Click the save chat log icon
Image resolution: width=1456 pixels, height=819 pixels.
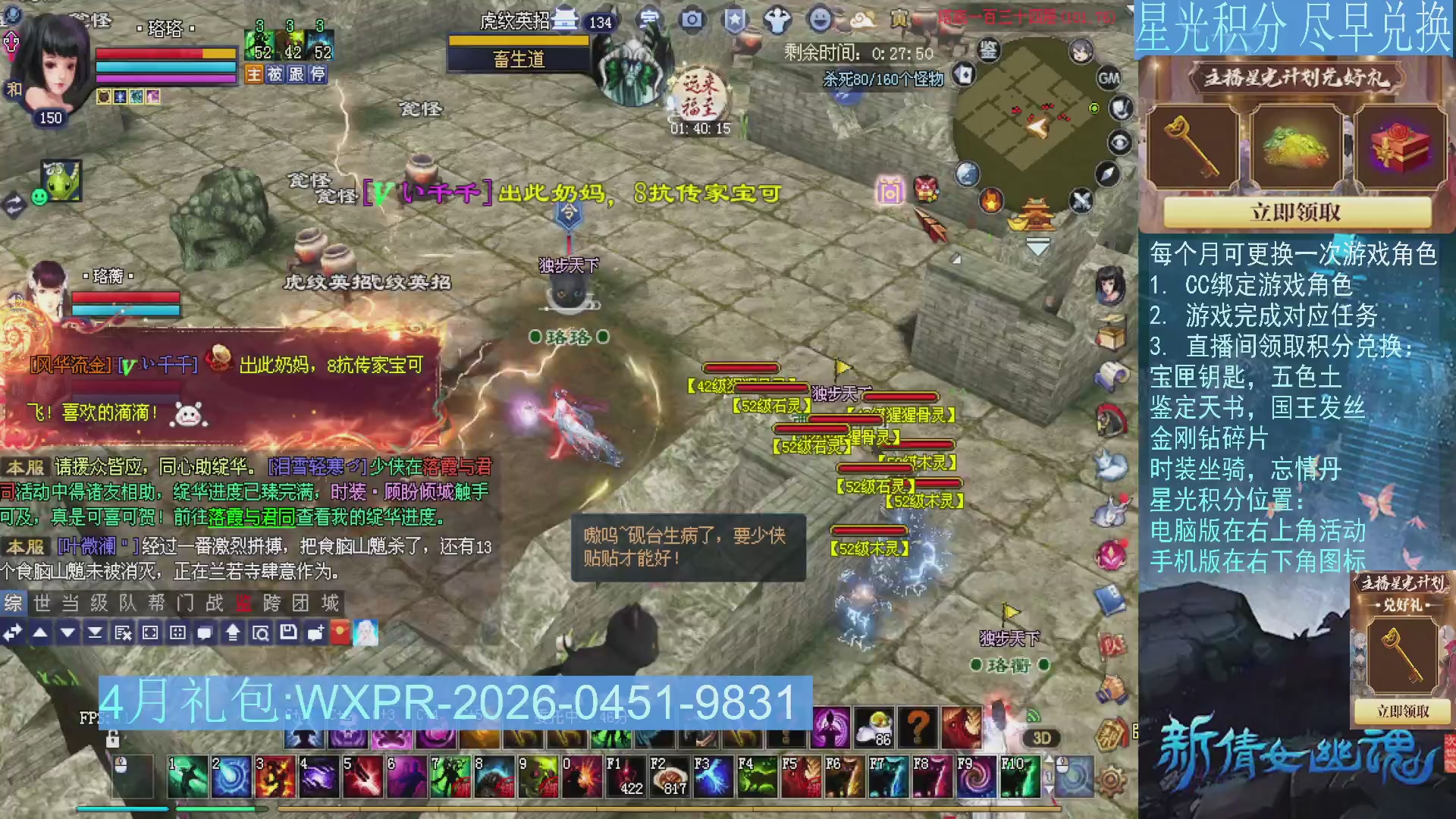pos(289,632)
